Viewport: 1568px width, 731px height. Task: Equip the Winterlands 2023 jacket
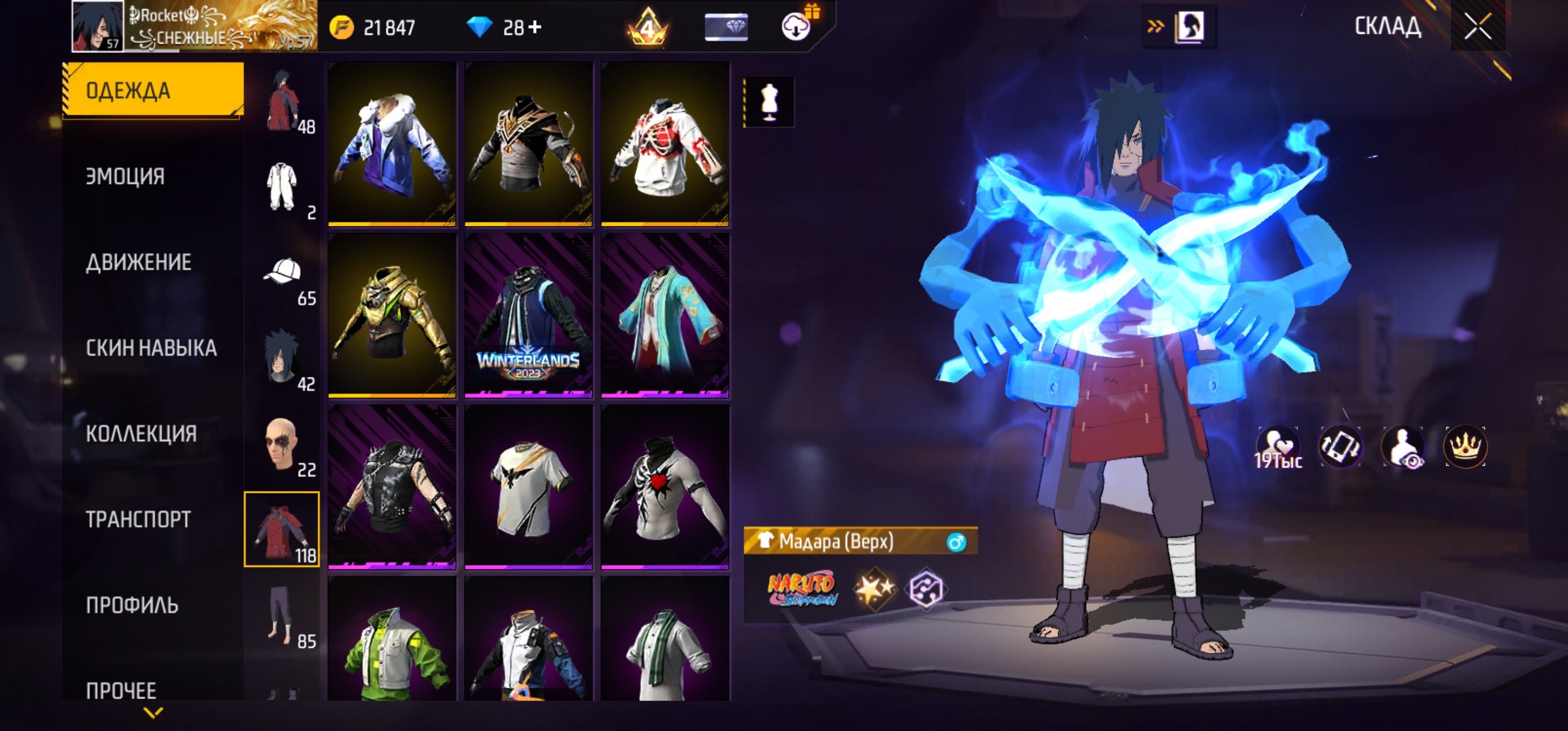(x=529, y=315)
